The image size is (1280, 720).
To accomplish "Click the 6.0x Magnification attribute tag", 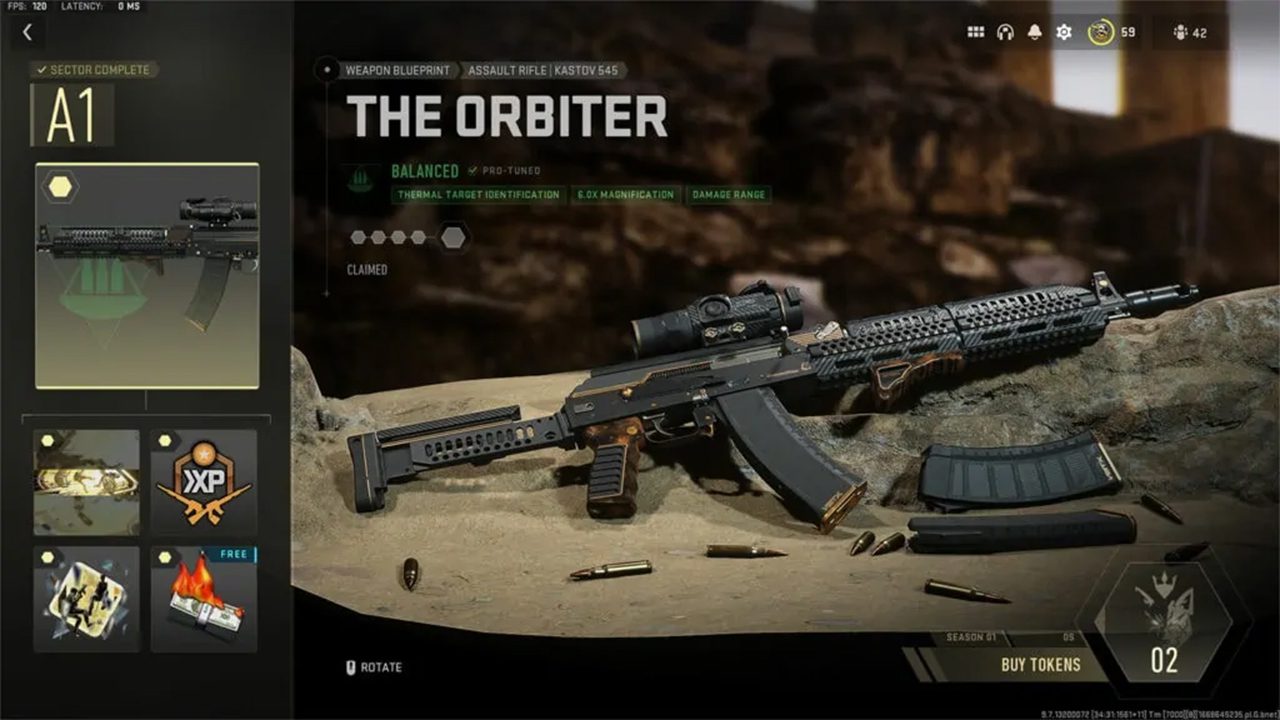I will point(625,195).
